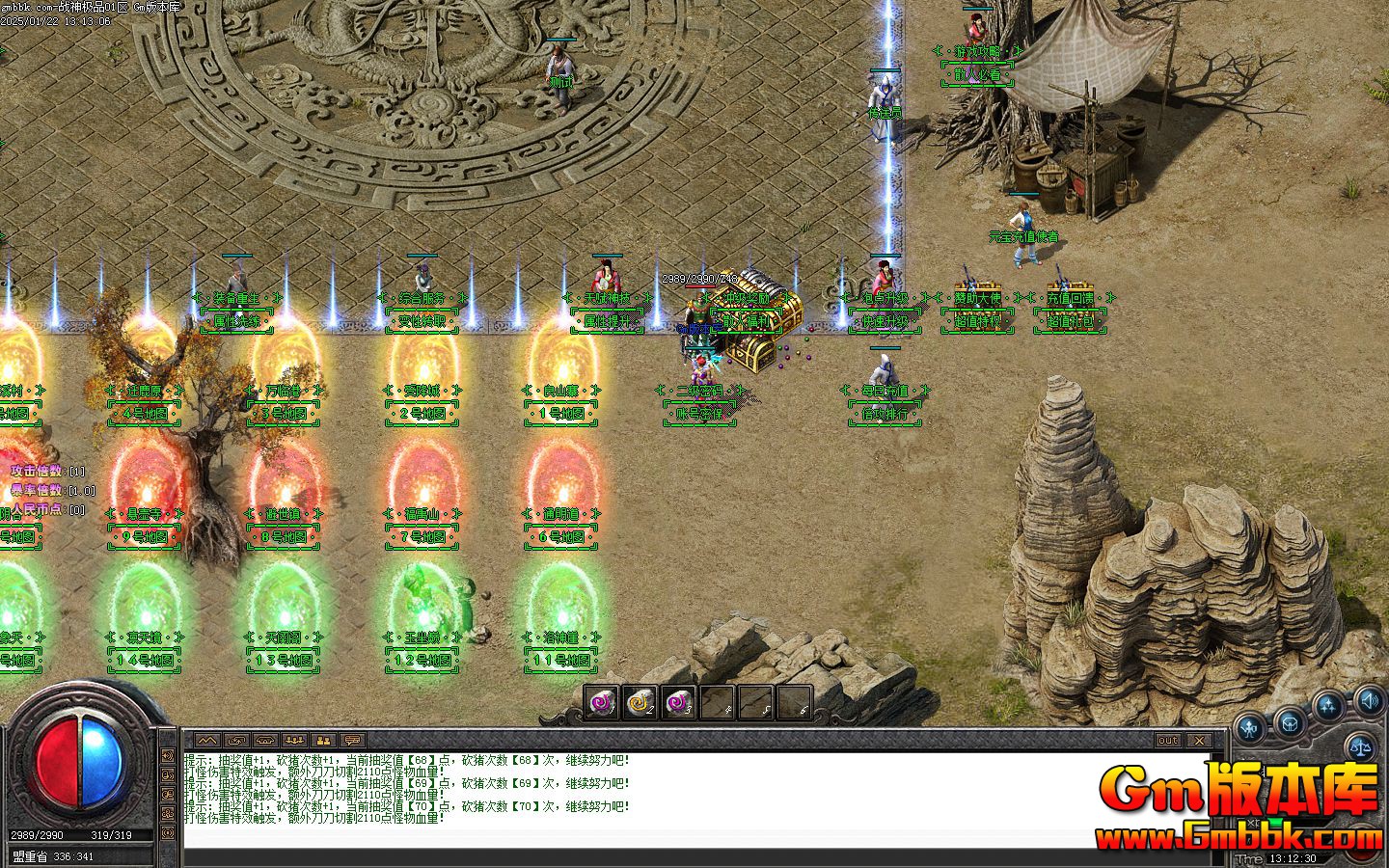Screen dimensions: 1389x868
Task: Open the trade icon in the chat toolbar
Action: pos(264,740)
